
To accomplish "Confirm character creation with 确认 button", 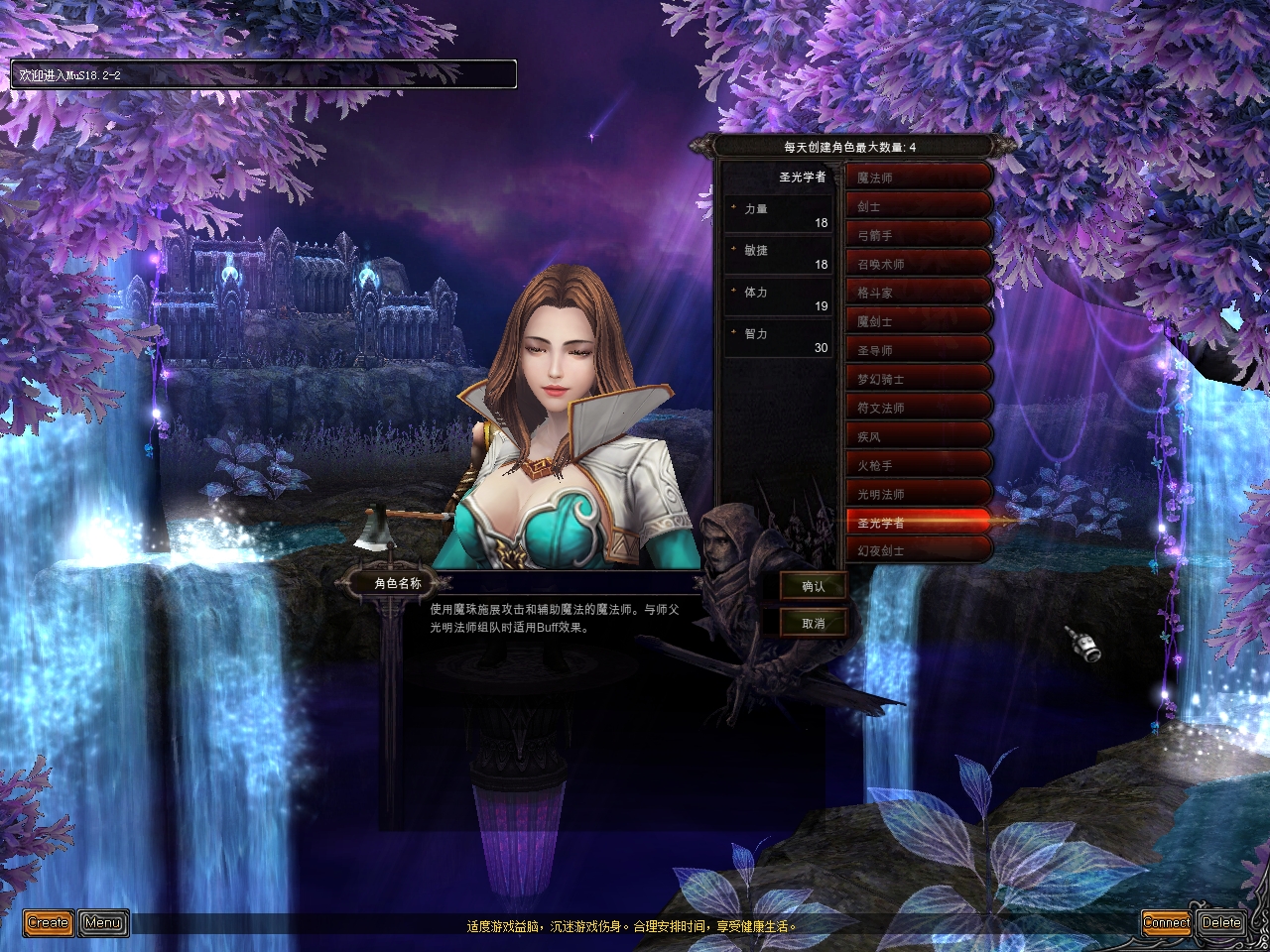I will tap(814, 586).
